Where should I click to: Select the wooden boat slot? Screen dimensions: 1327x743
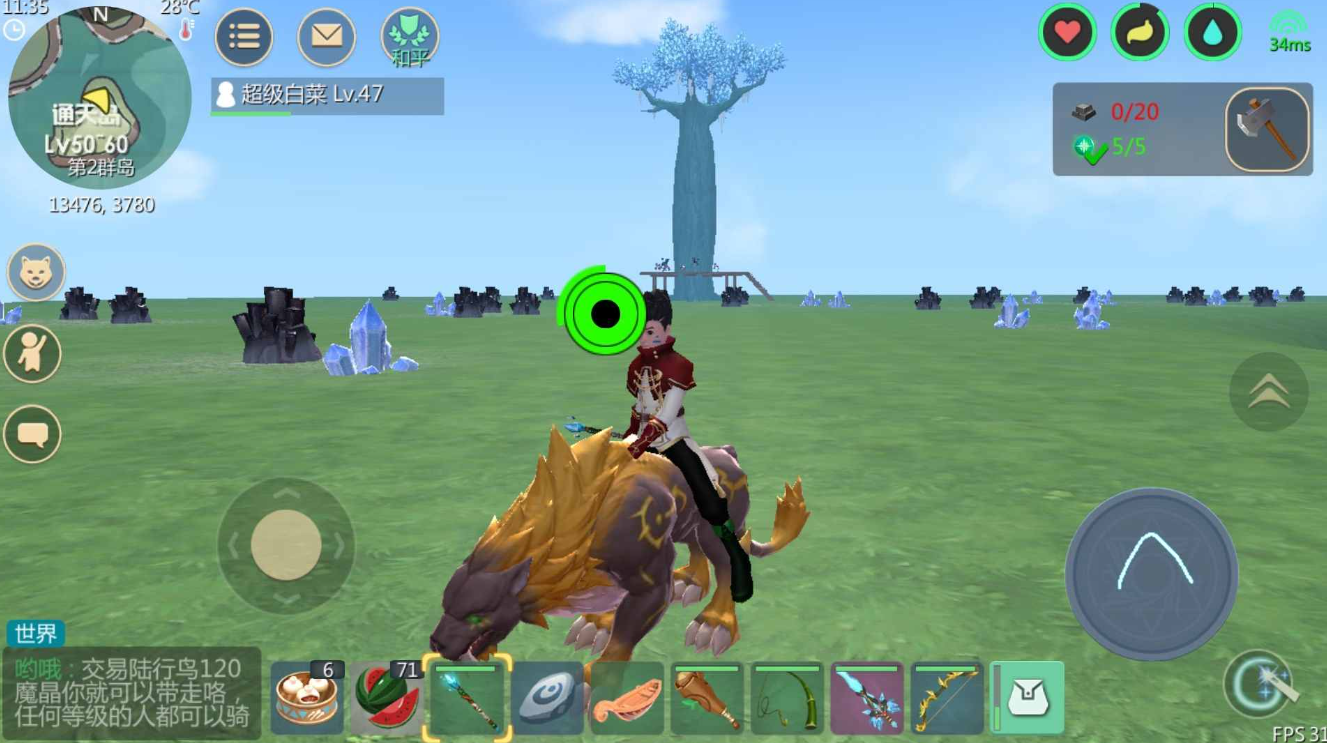click(627, 698)
